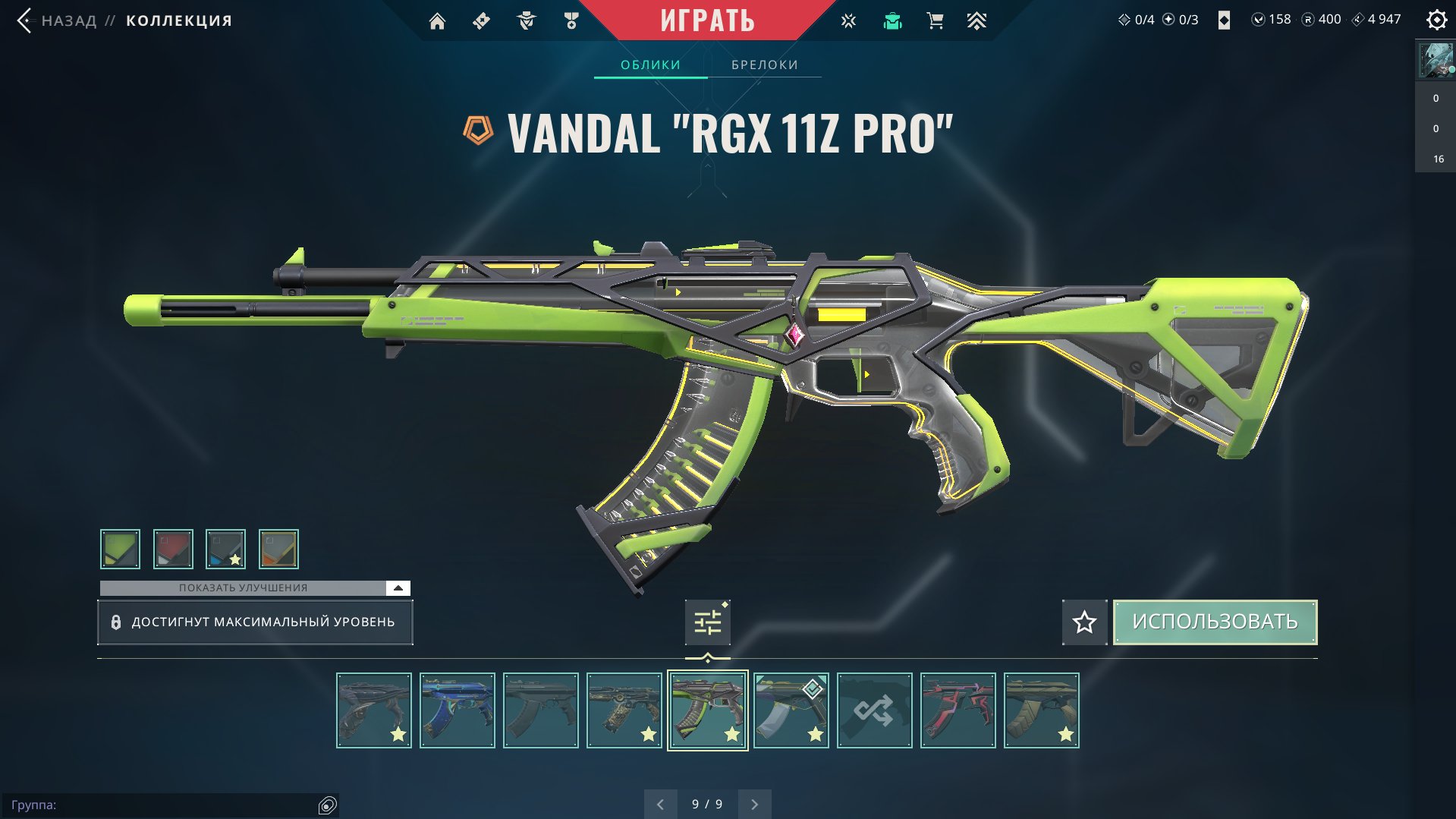Choose the green color variant swatch

coord(120,549)
